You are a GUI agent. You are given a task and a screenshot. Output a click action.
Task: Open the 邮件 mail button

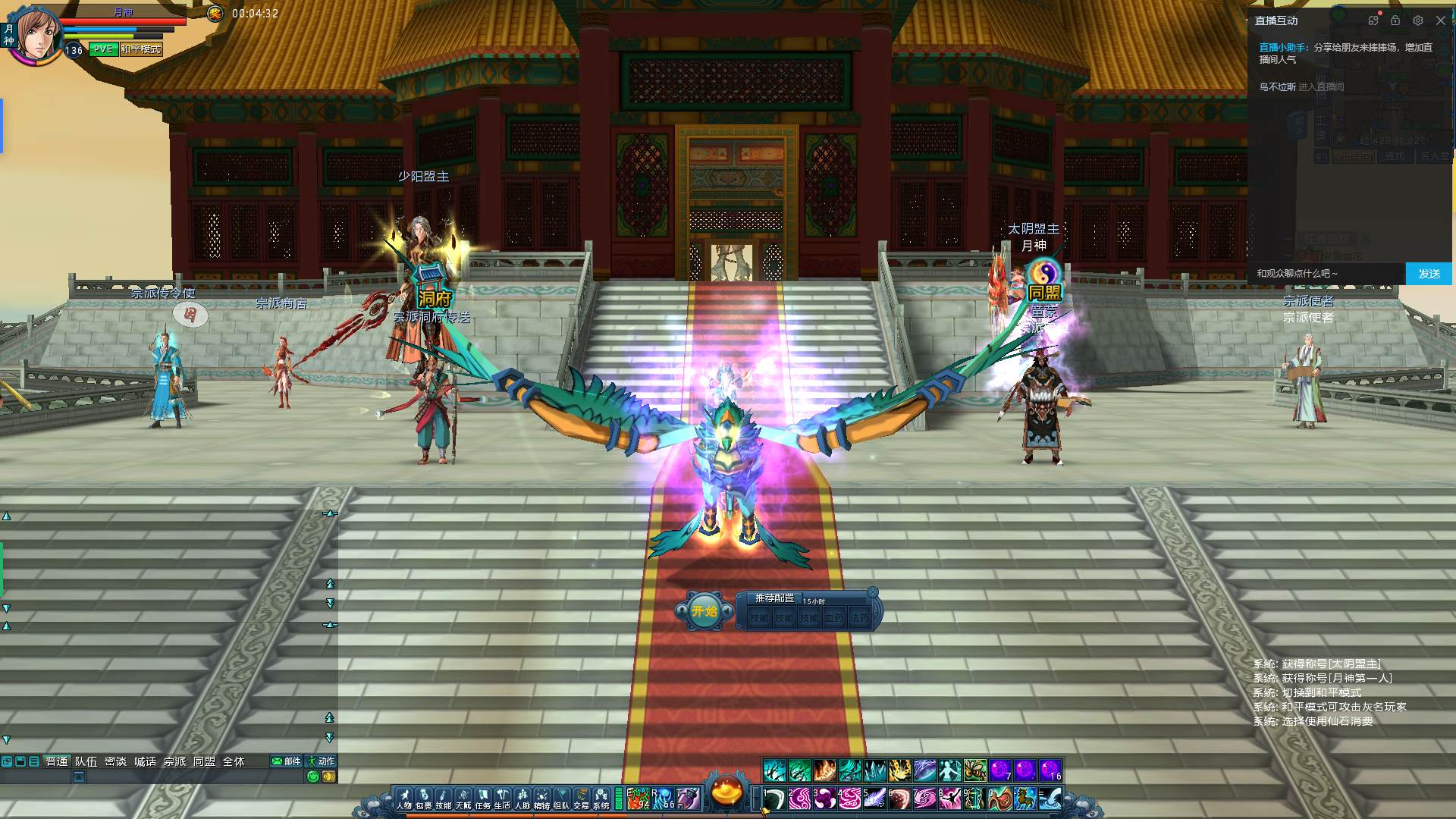point(287,761)
